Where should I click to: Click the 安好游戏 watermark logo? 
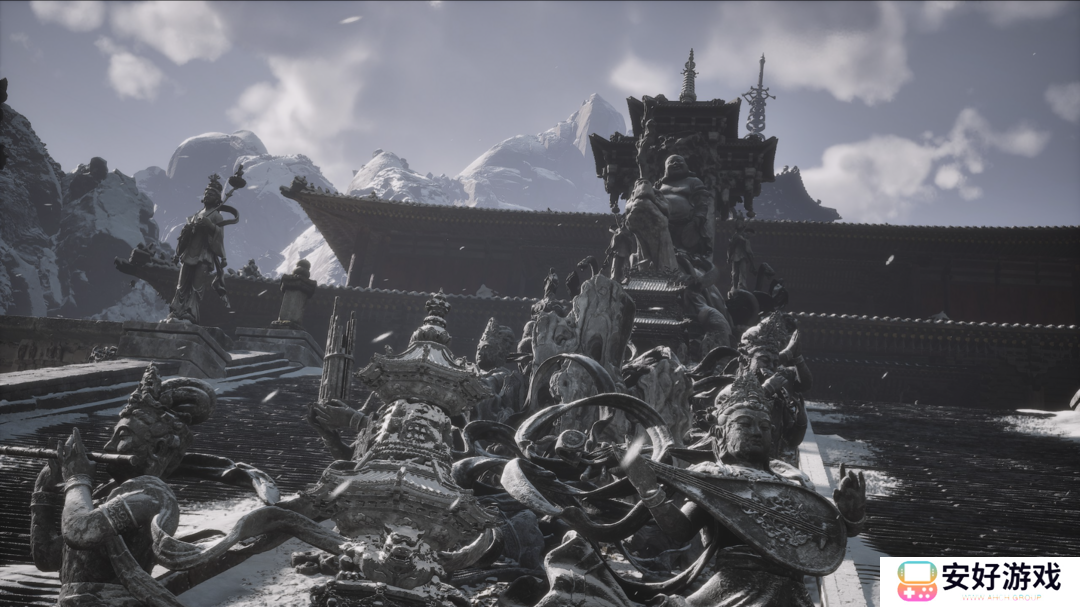coord(978,581)
